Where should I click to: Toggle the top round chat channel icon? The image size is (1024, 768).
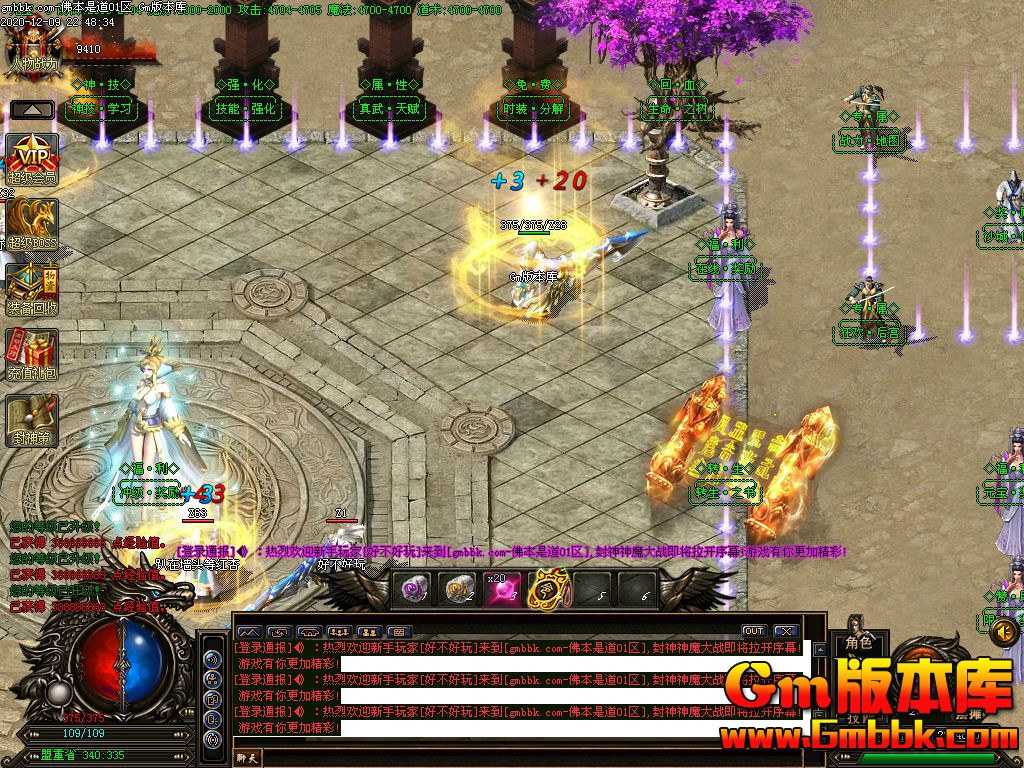(212, 659)
